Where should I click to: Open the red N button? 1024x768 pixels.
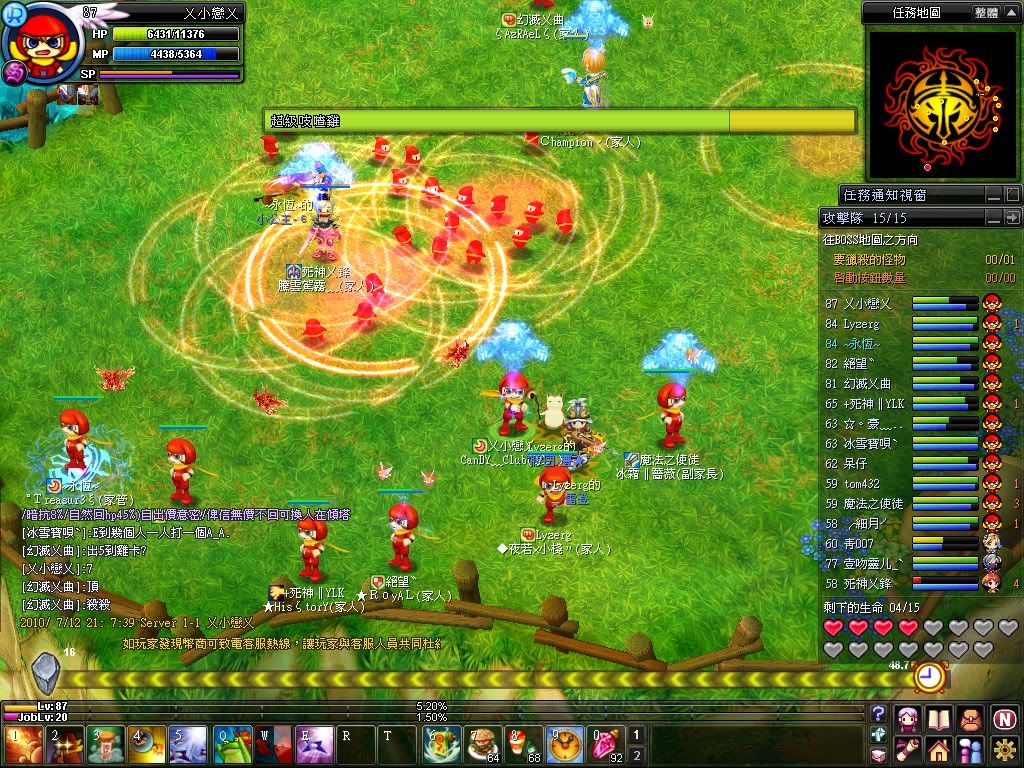(x=1005, y=718)
